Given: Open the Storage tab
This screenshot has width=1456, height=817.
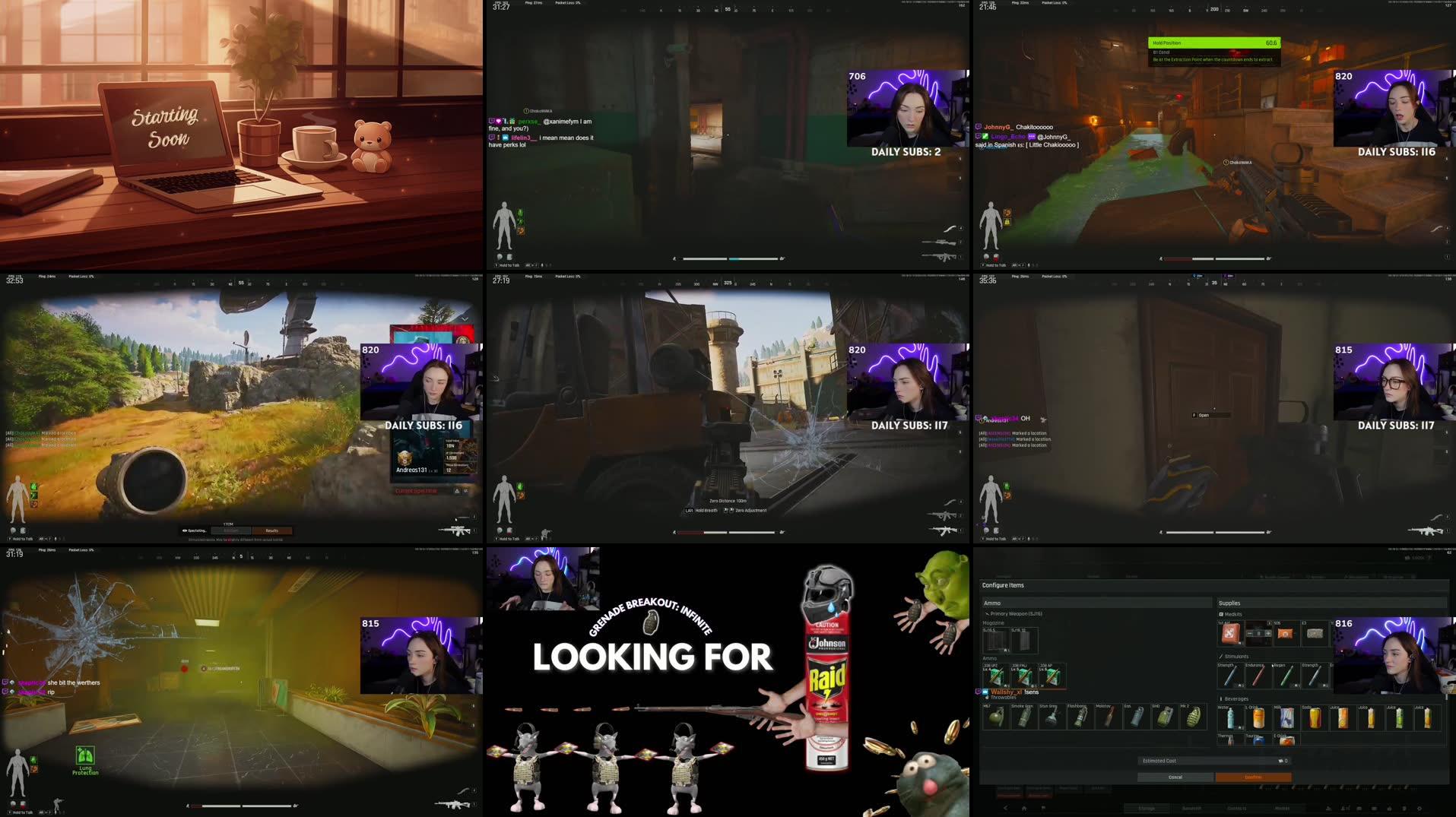Looking at the screenshot, I should (x=1147, y=808).
